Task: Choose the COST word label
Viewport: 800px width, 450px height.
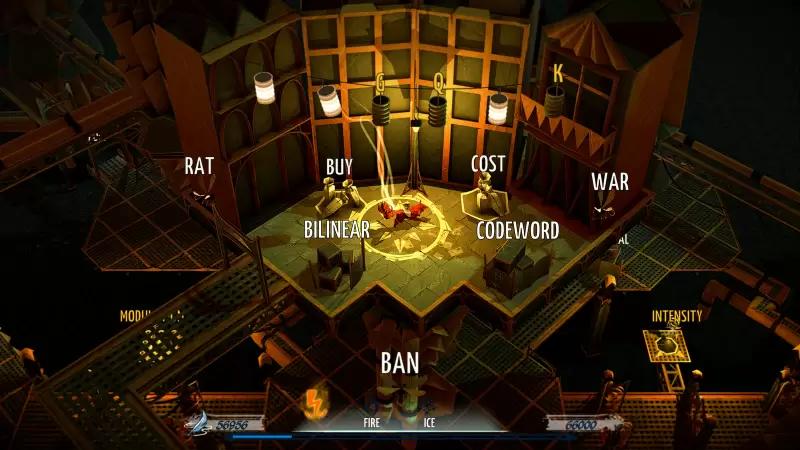Action: tap(488, 163)
